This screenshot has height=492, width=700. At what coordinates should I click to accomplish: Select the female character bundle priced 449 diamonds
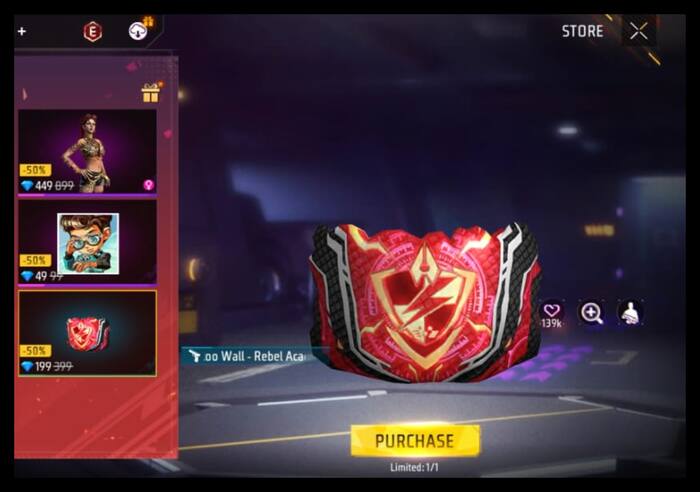[x=87, y=151]
